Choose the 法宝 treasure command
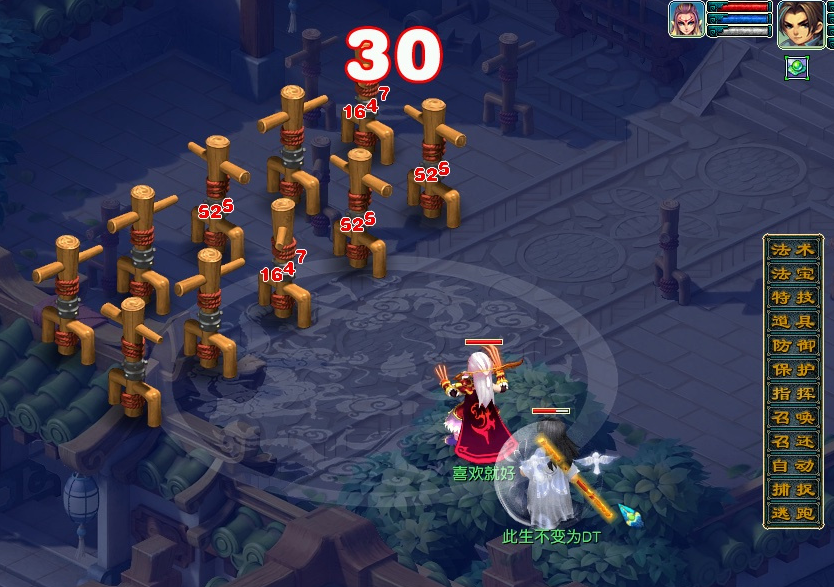This screenshot has height=587, width=834. [x=793, y=273]
